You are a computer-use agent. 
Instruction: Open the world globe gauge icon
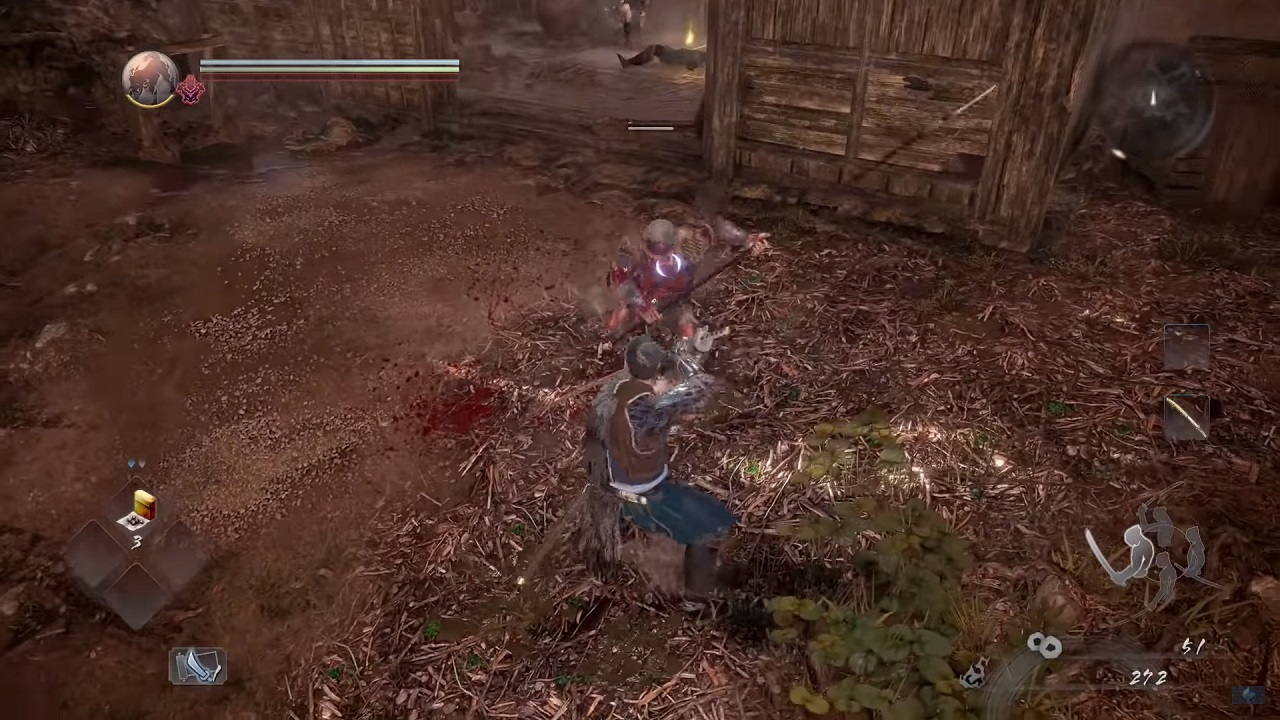(150, 78)
